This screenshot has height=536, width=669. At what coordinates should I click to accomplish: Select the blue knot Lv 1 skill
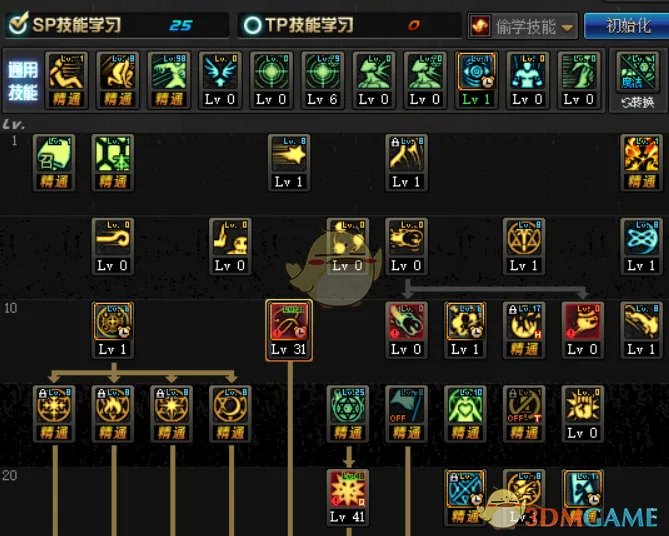click(x=641, y=239)
